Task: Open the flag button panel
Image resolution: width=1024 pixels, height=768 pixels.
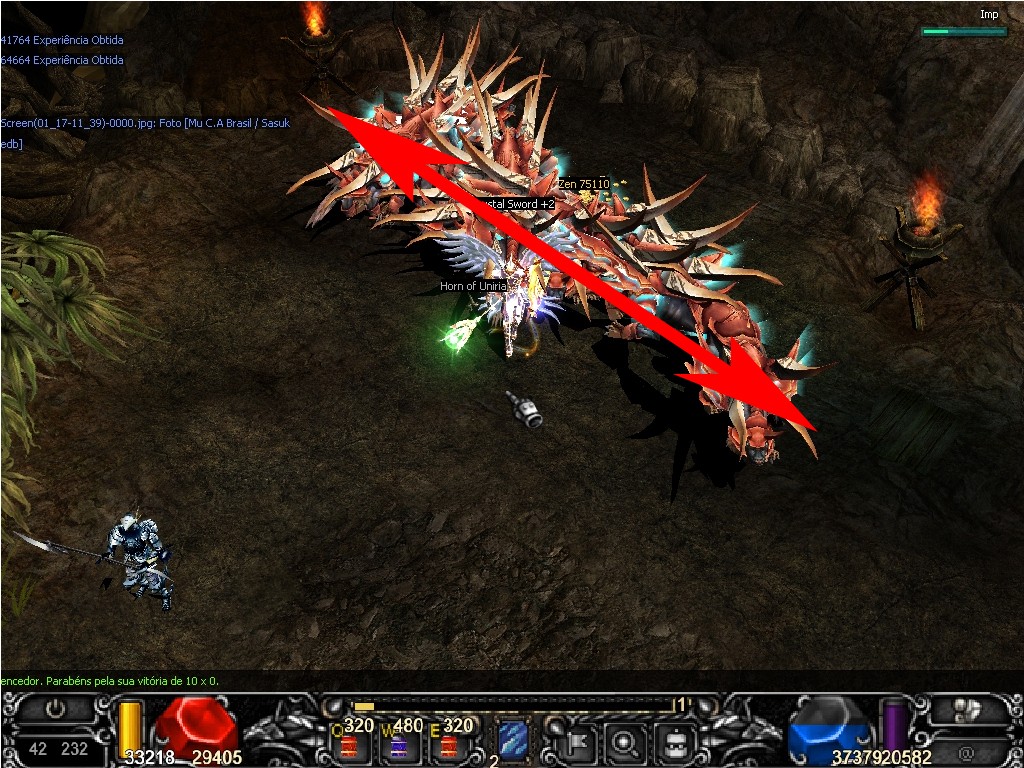Action: tap(577, 741)
